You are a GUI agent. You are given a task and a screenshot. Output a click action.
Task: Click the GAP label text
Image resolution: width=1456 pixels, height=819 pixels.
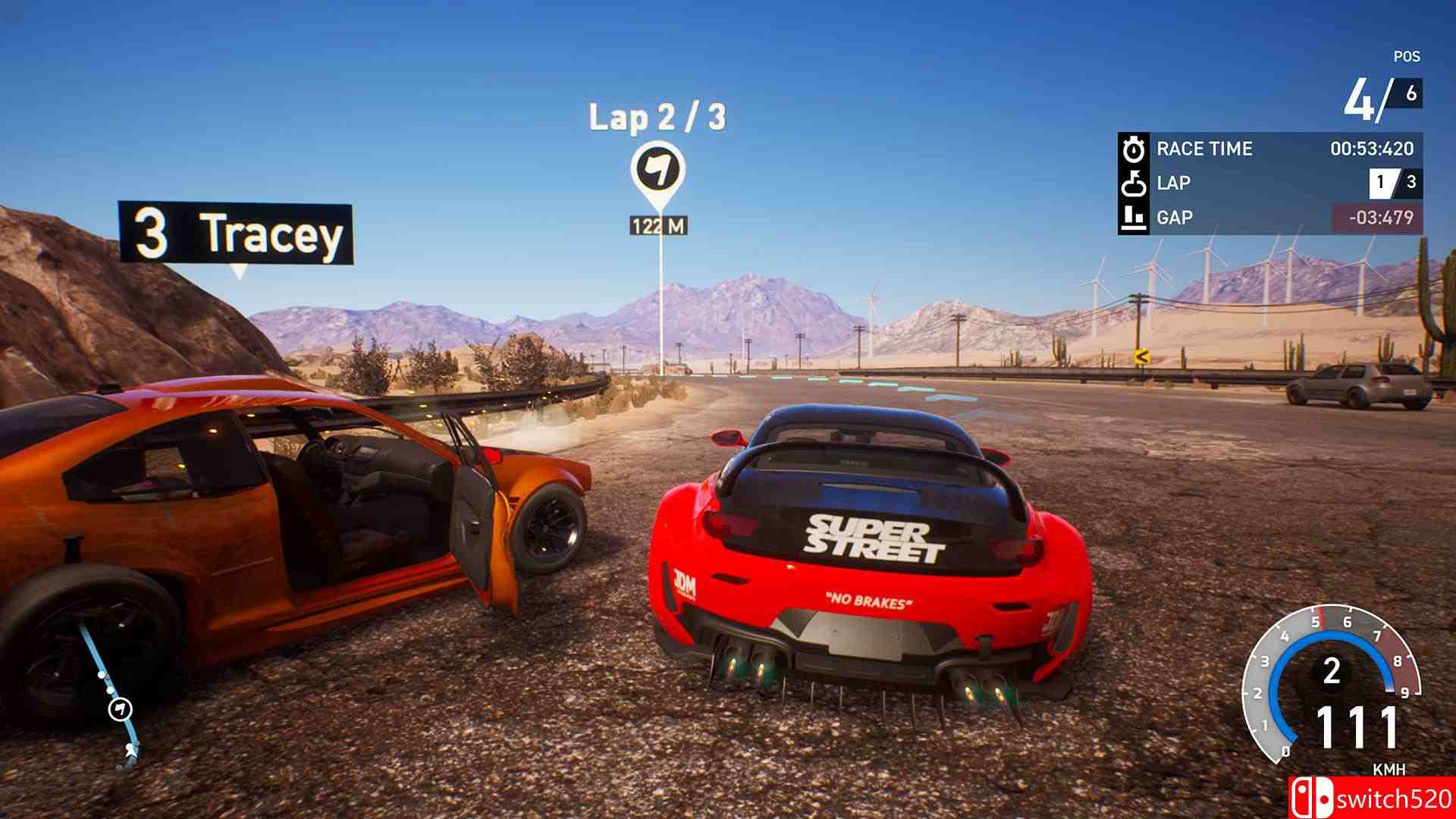coord(1176,218)
